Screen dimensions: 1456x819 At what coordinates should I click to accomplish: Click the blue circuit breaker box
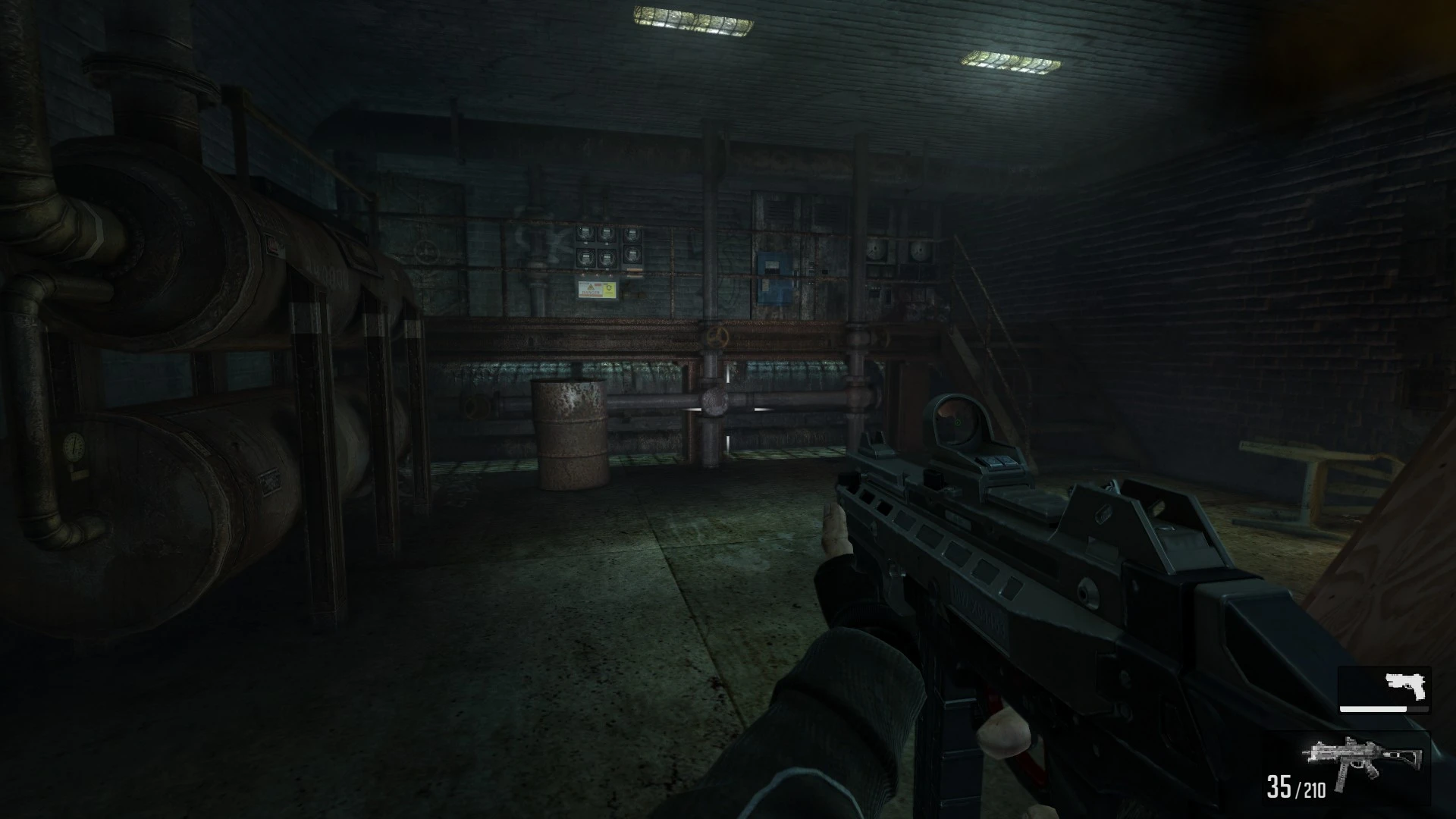click(x=774, y=275)
